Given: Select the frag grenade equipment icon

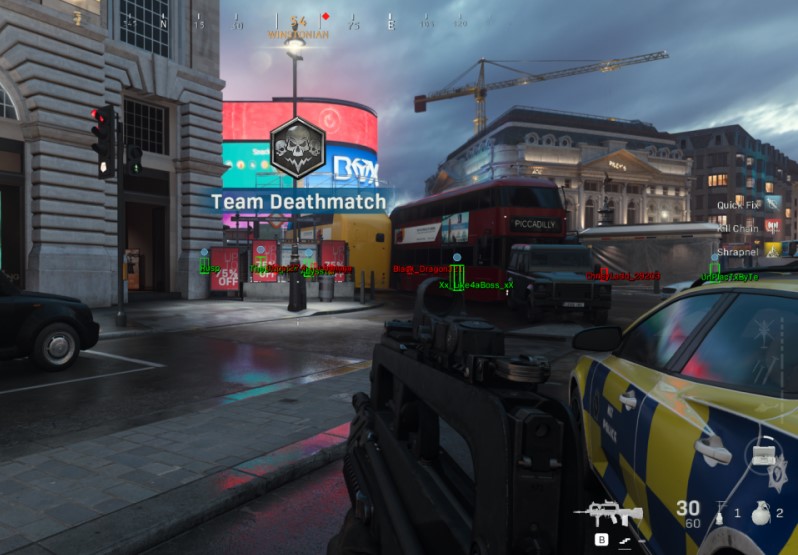Looking at the screenshot, I should (x=759, y=515).
